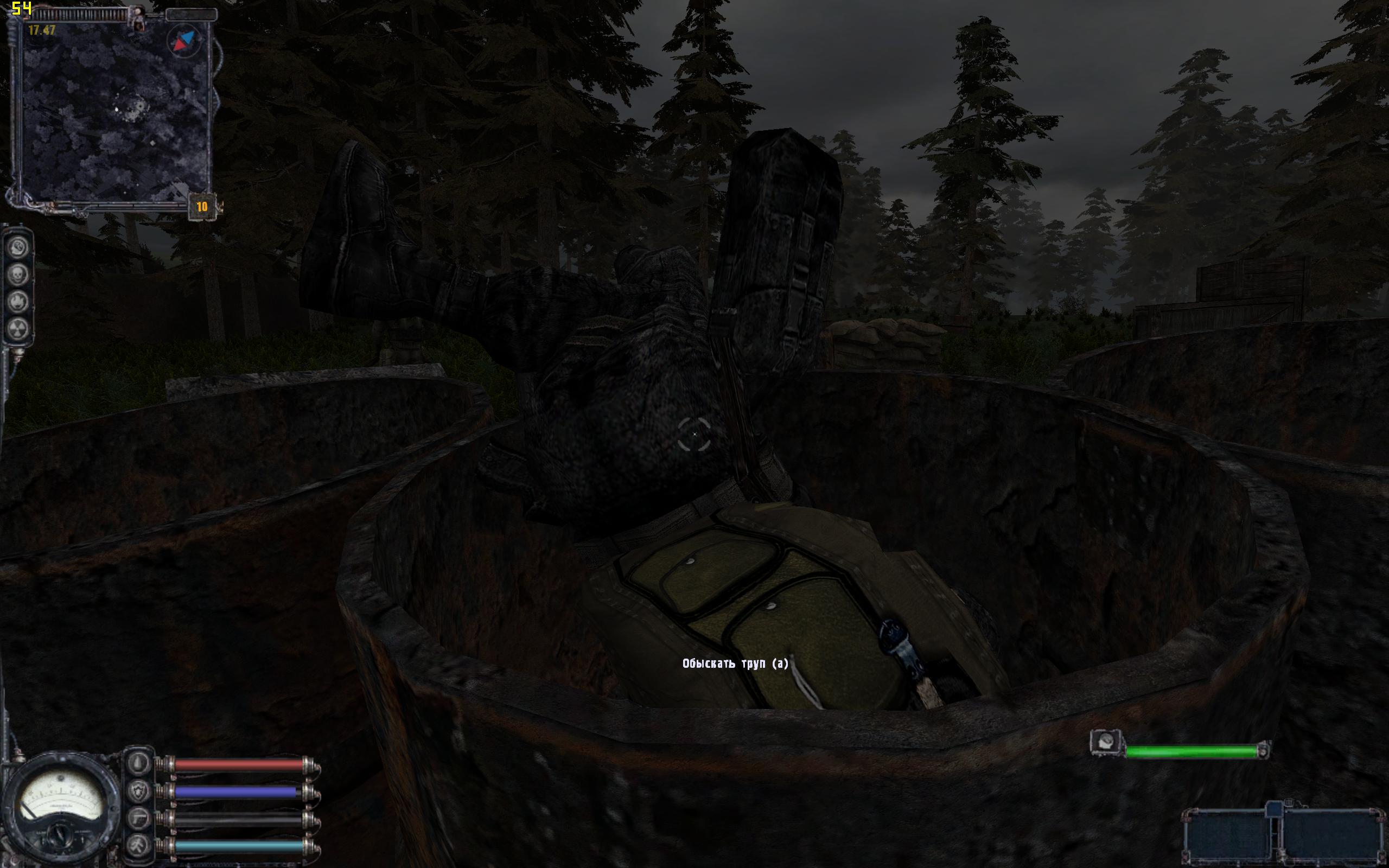1389x868 pixels.
Task: Click the minimap in the corner
Action: tap(115, 112)
